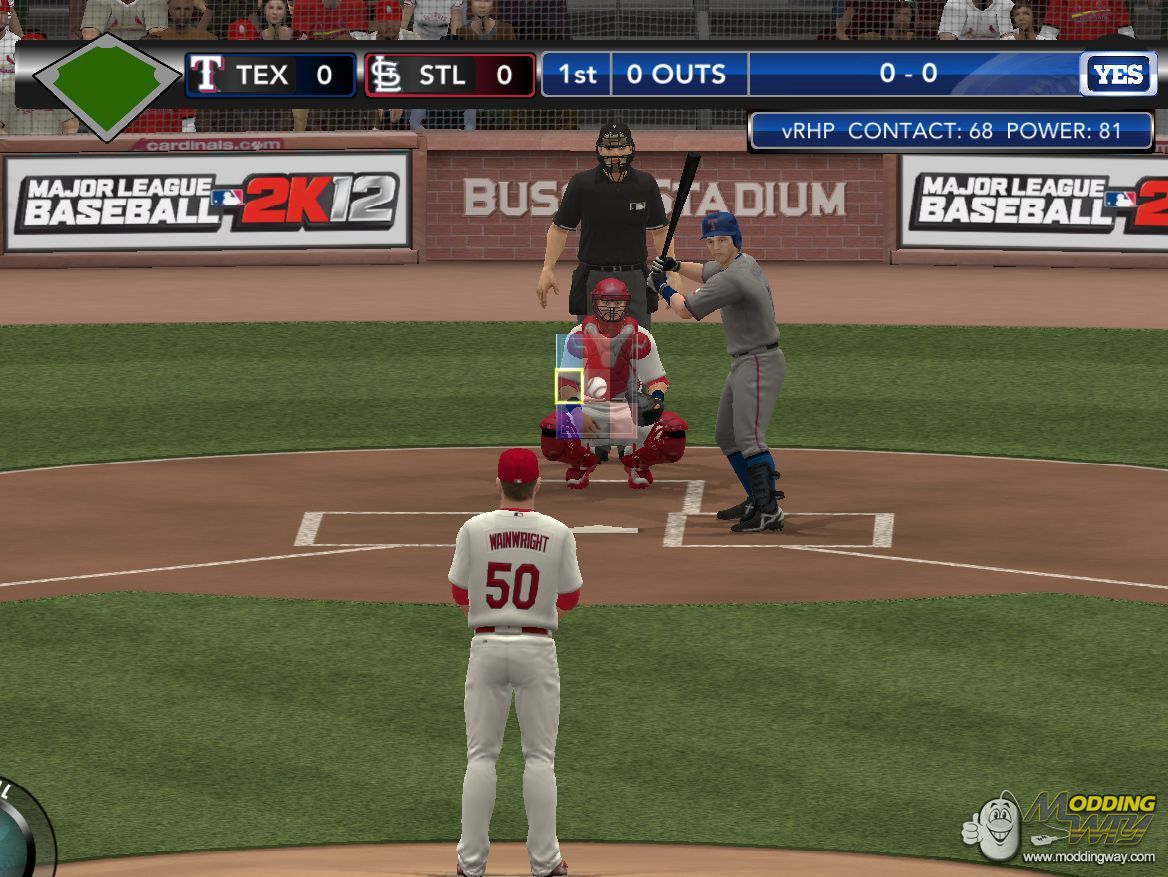Select the yellow pitch target box
The width and height of the screenshot is (1168, 877).
point(569,387)
